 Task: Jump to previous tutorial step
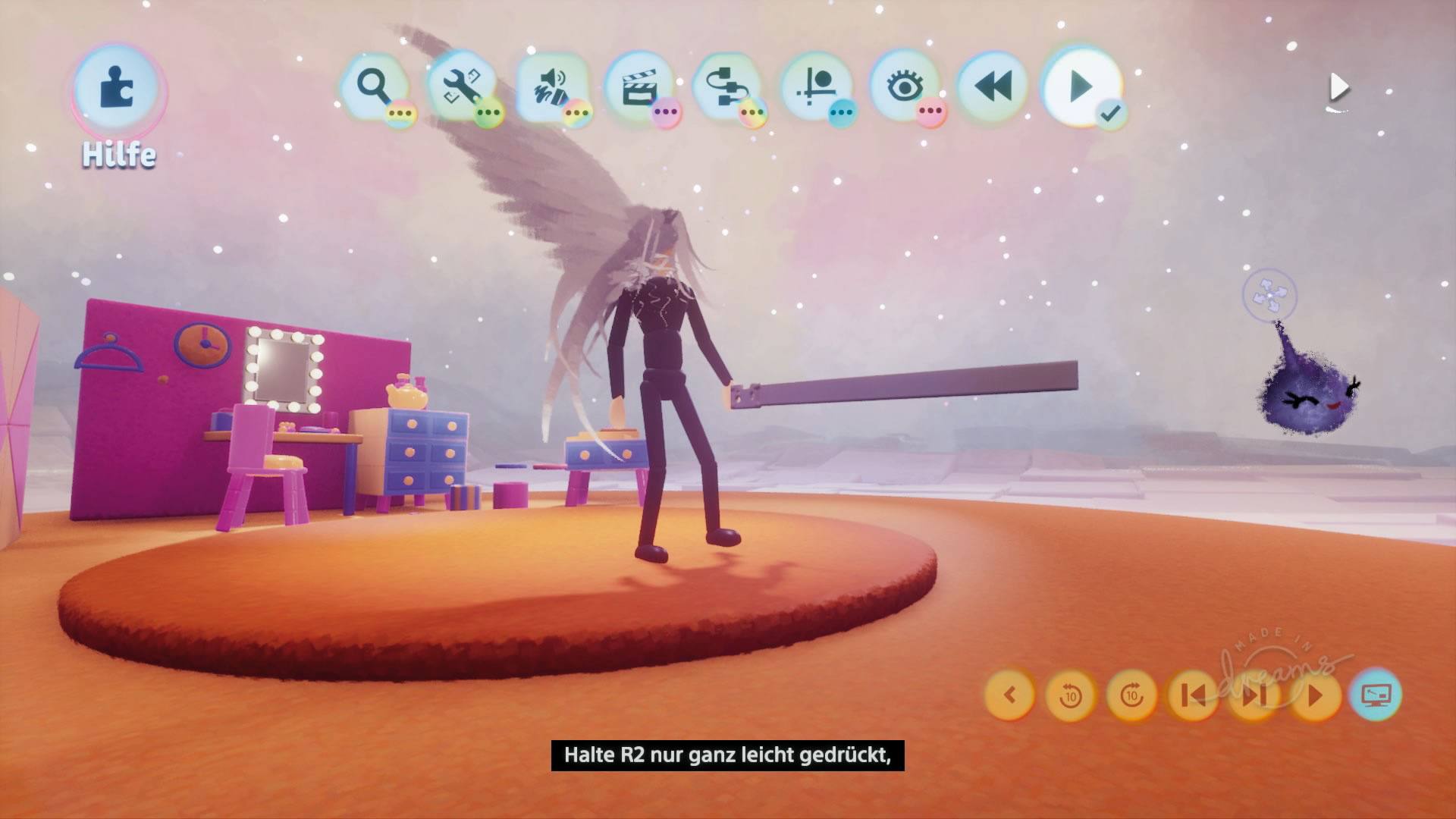coord(1193,695)
